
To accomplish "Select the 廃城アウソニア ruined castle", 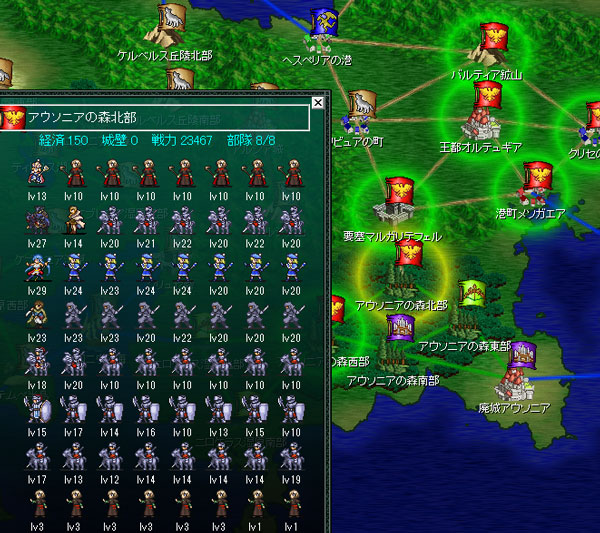I will tap(521, 370).
